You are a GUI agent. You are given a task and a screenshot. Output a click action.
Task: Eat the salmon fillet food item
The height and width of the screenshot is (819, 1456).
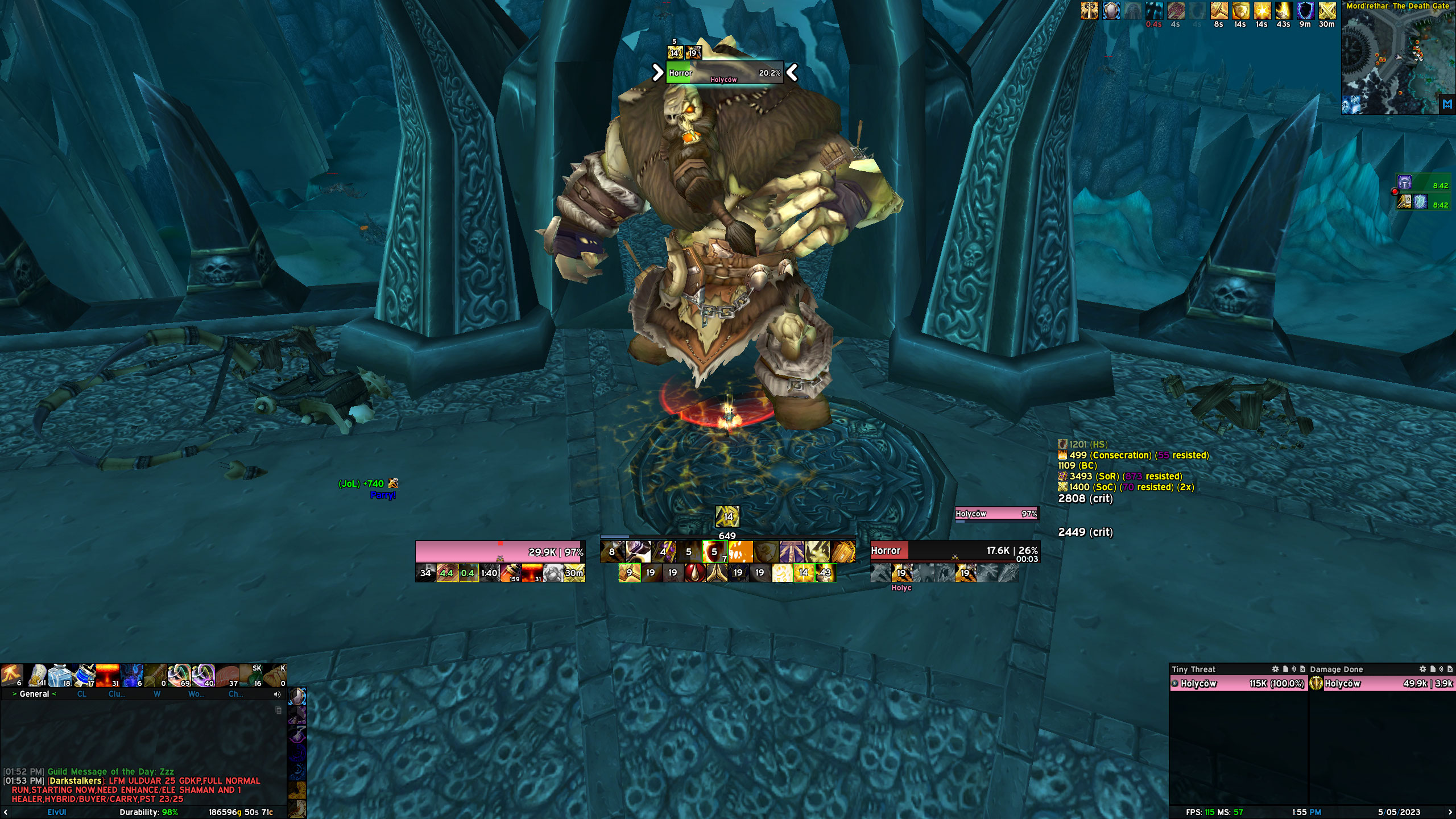tap(227, 676)
